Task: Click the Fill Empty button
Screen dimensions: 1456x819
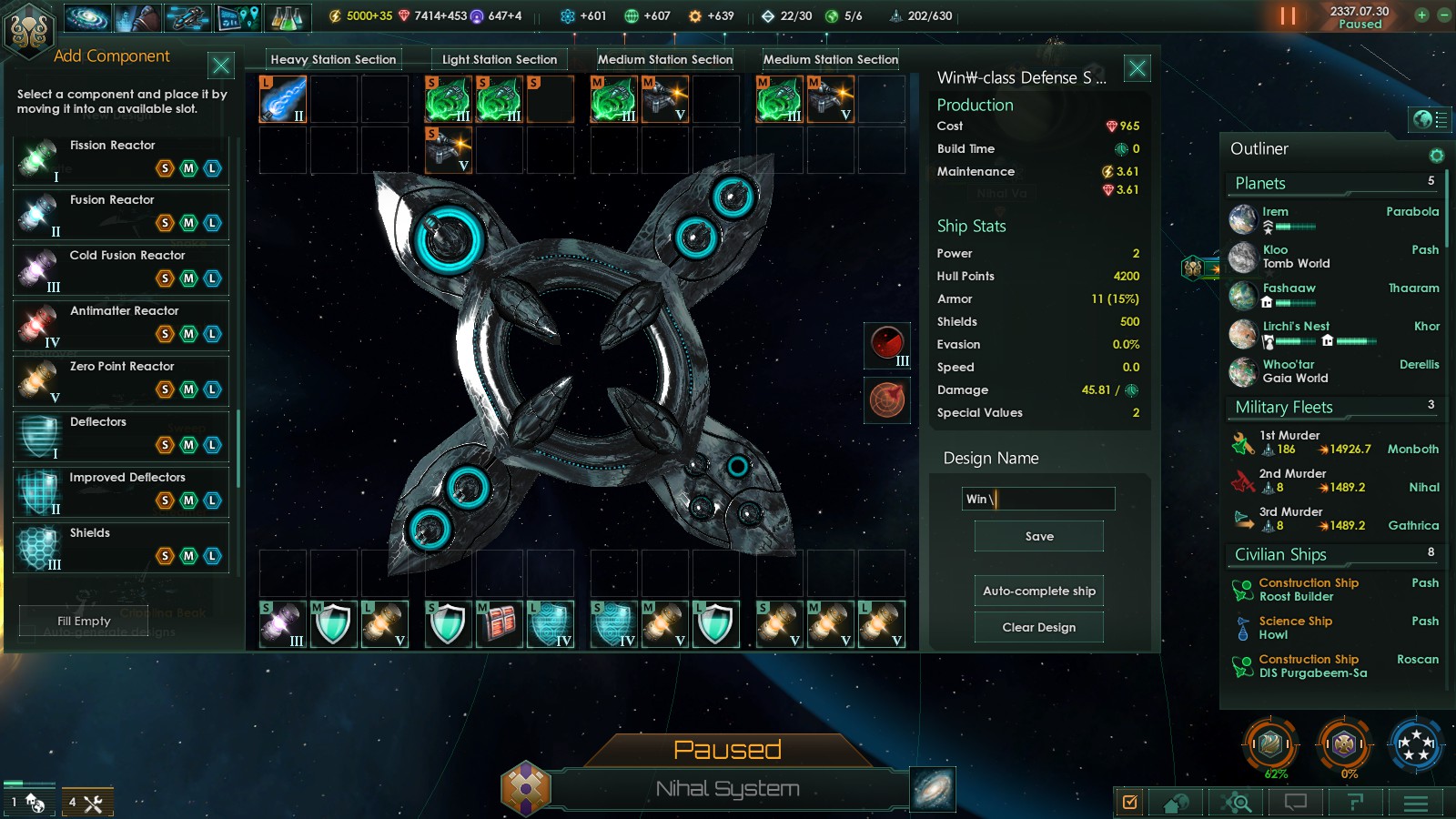Action: tap(84, 621)
